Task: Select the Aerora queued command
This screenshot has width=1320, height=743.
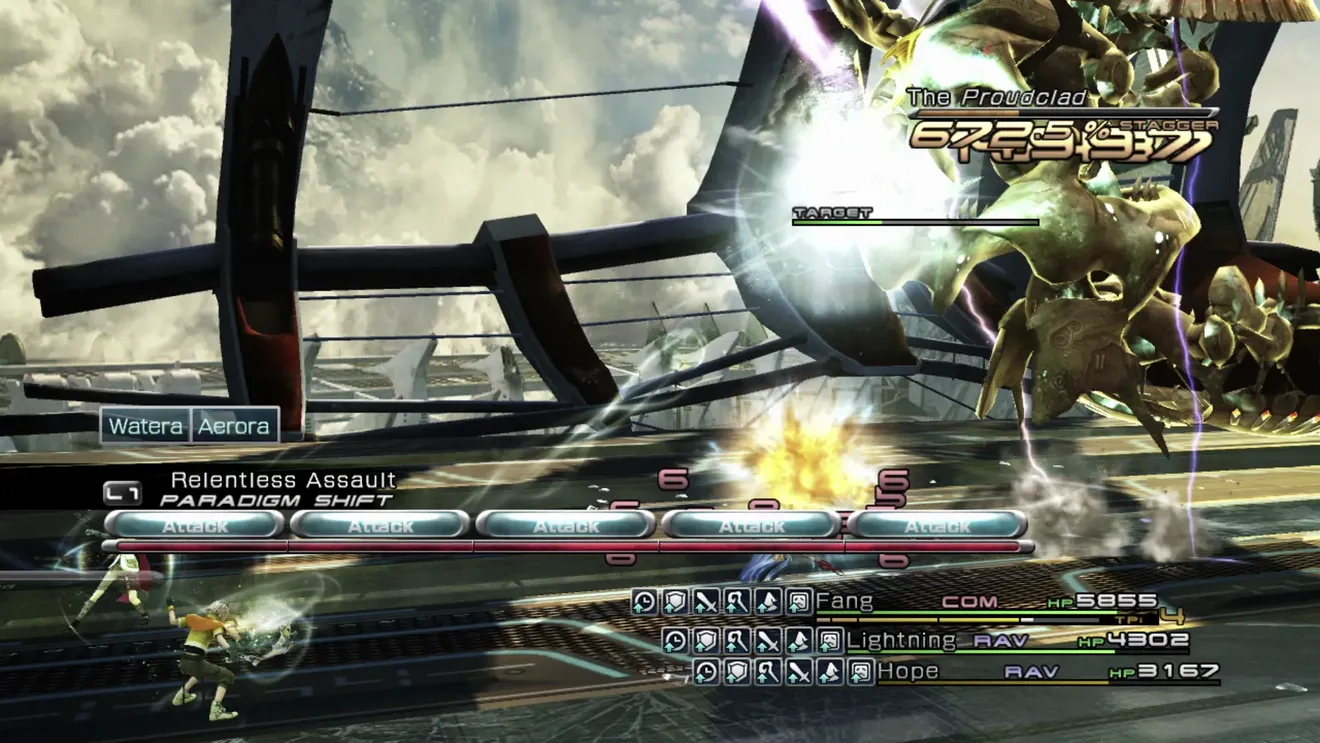Action: (234, 426)
